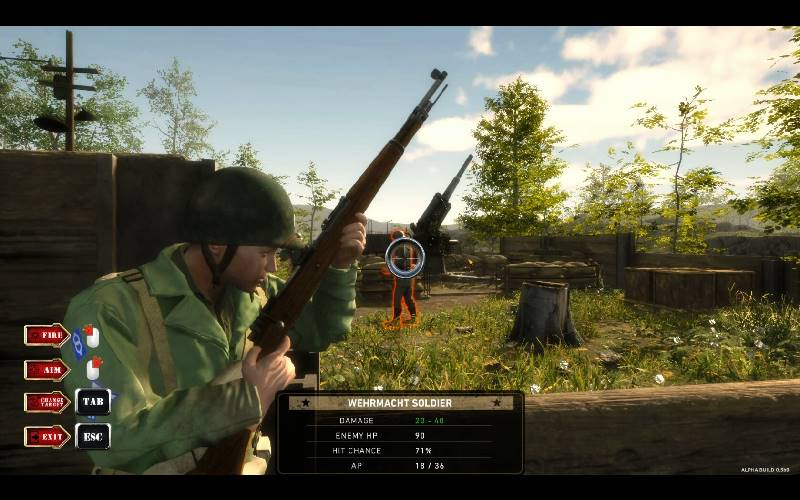800x500 pixels.
Task: Select the red Aim action button
Action: point(47,369)
